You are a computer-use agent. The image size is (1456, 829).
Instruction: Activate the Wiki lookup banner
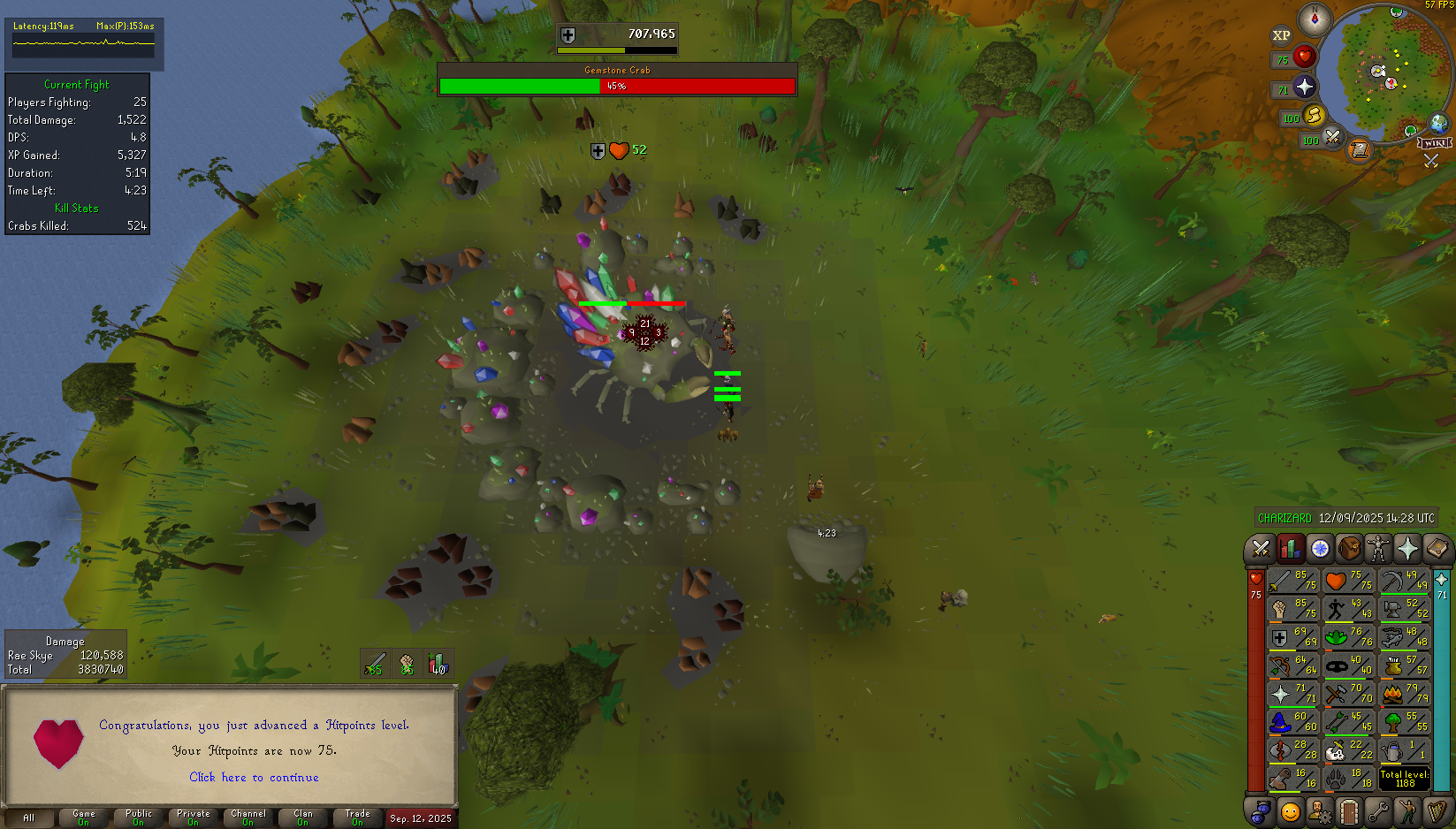(x=1434, y=143)
